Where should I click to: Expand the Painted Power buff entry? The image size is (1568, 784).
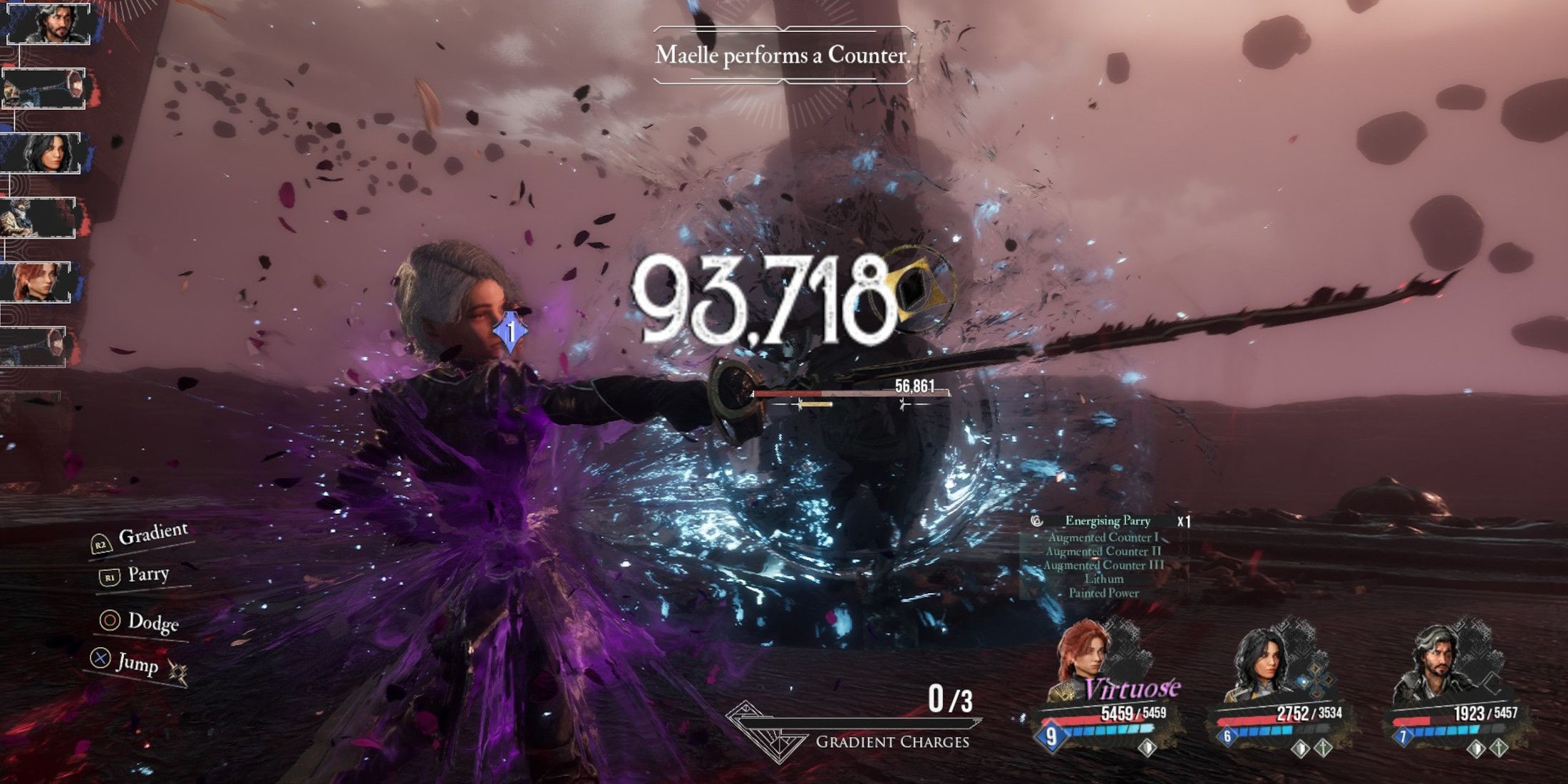(1105, 592)
